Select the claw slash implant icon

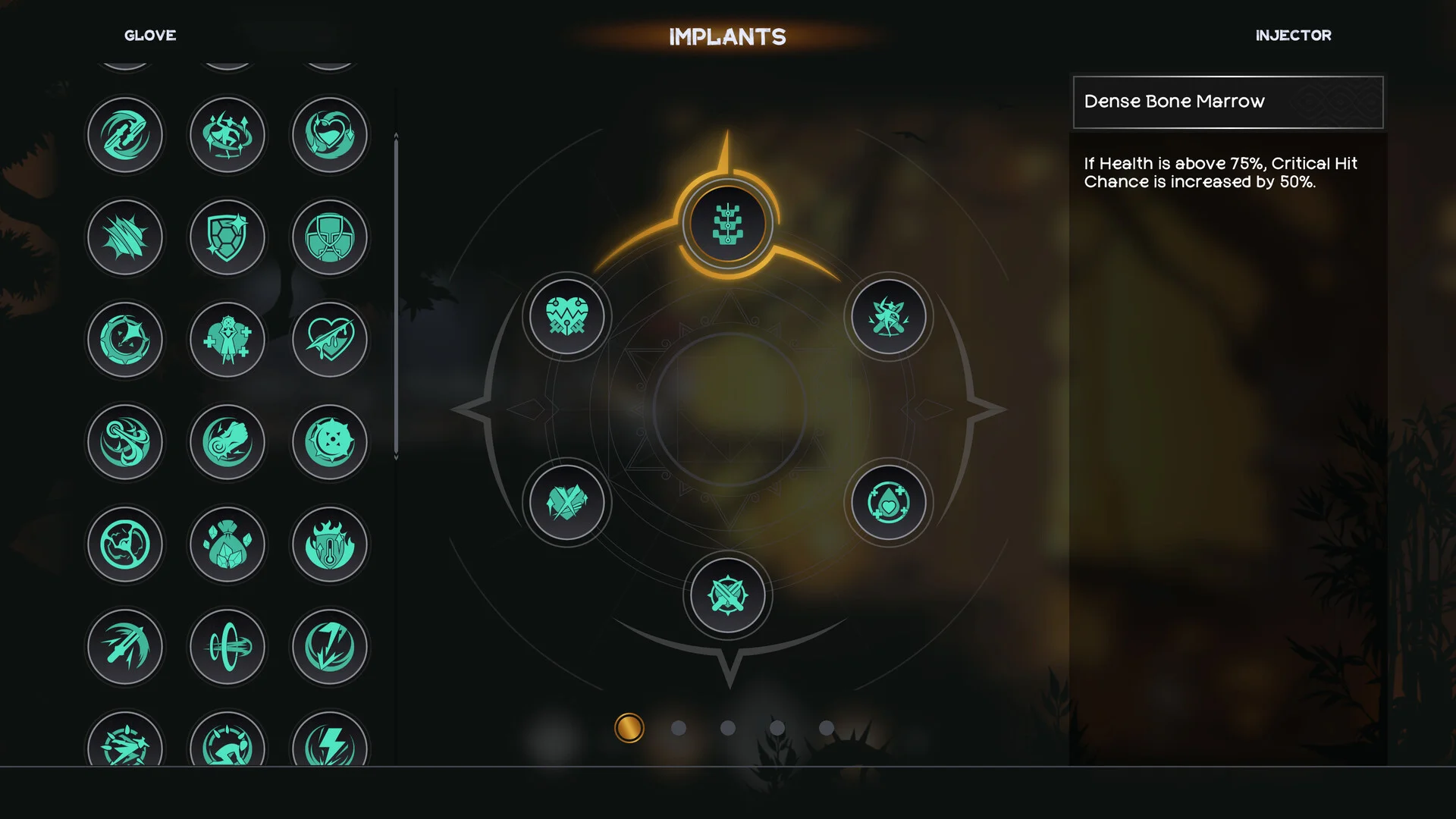point(125,237)
